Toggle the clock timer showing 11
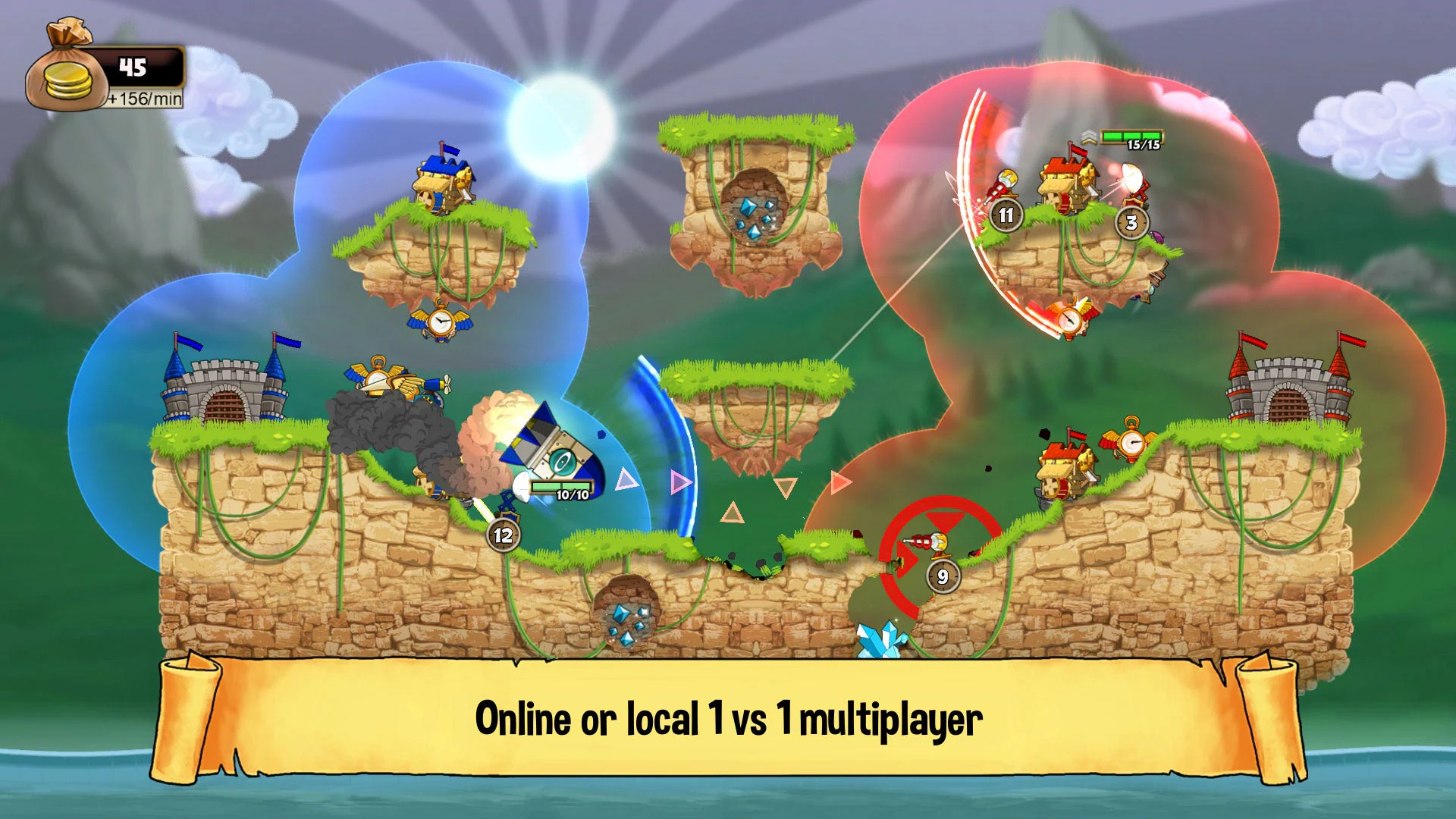Image resolution: width=1456 pixels, height=819 pixels. [1006, 215]
